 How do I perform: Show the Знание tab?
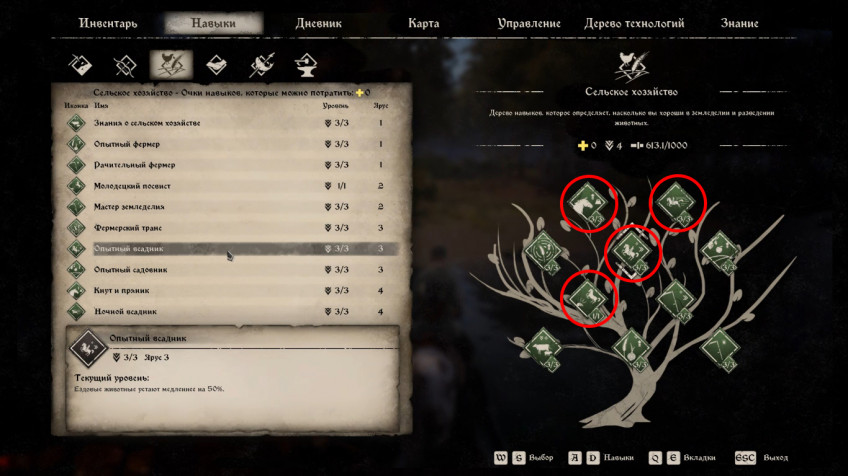(x=739, y=24)
